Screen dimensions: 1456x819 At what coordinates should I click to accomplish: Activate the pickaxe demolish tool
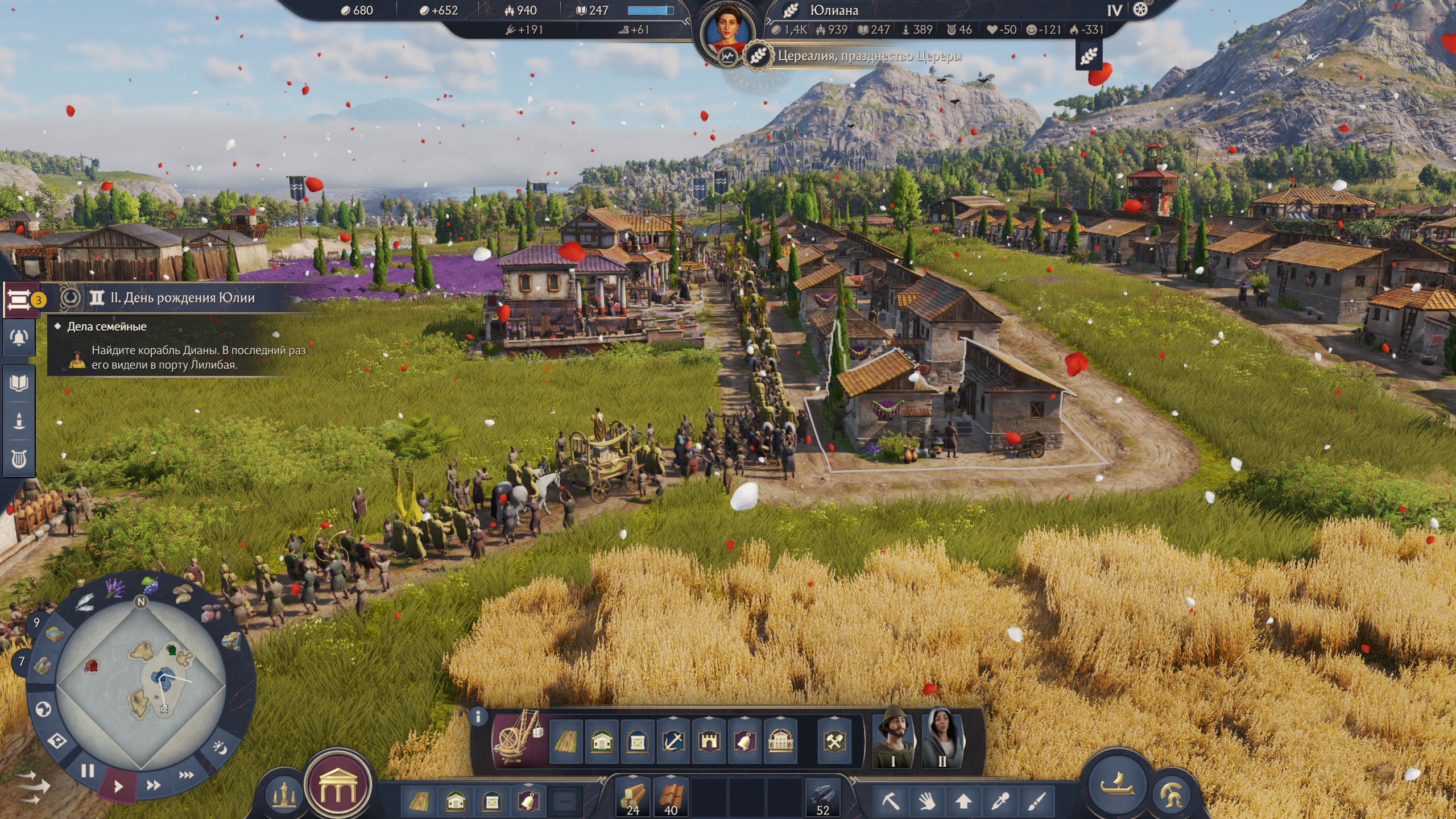891,801
